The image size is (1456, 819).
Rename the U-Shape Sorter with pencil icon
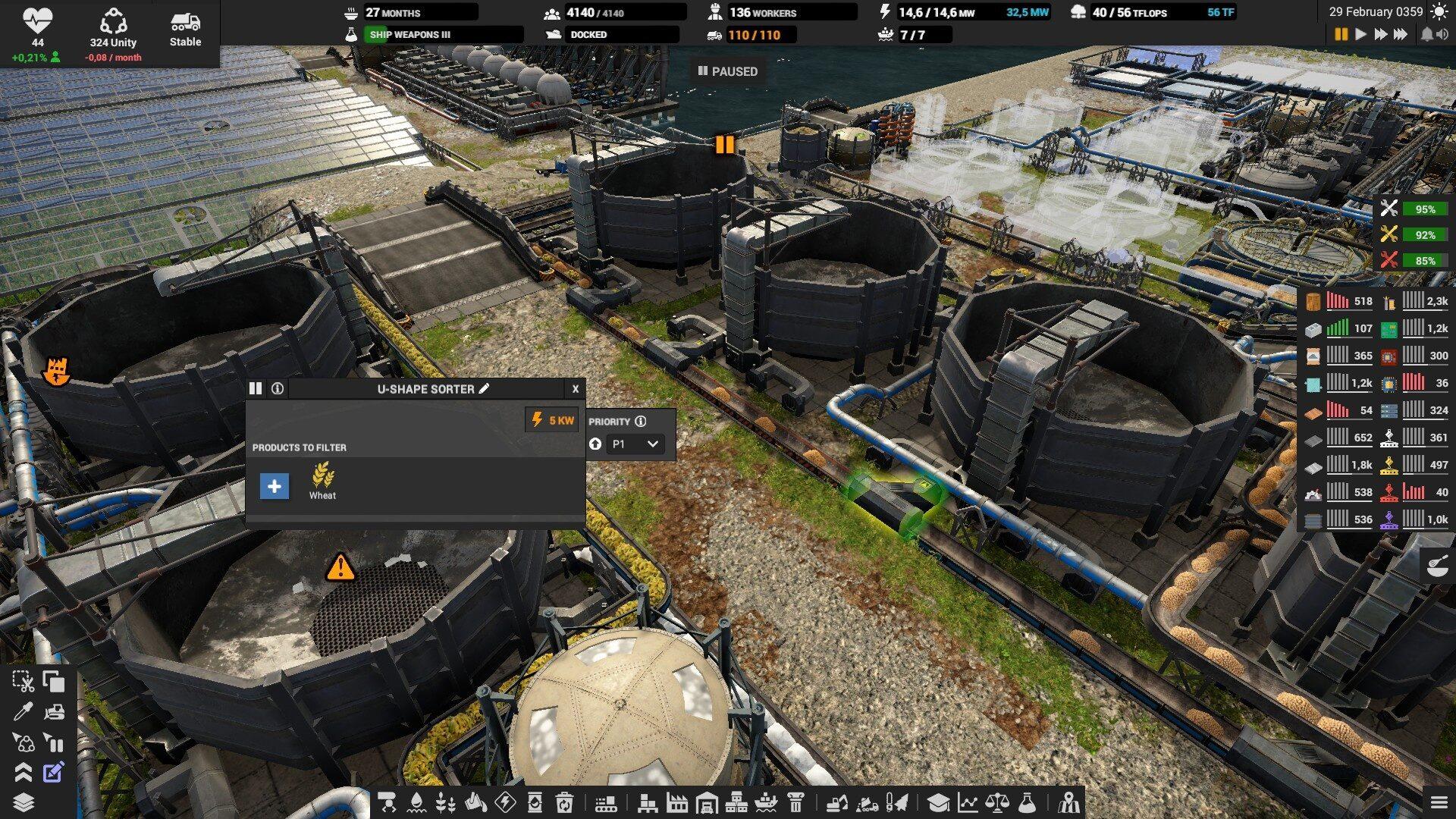tap(485, 389)
